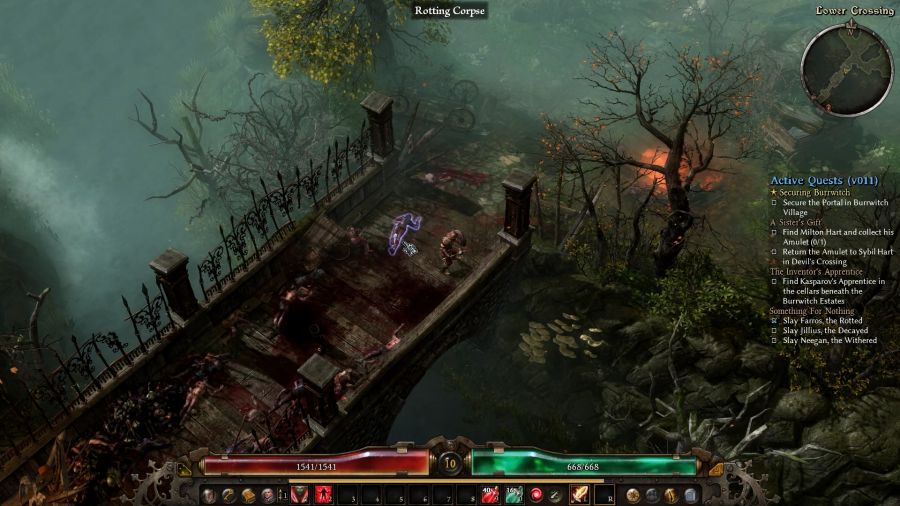Use the green energy potion slot

click(x=513, y=495)
